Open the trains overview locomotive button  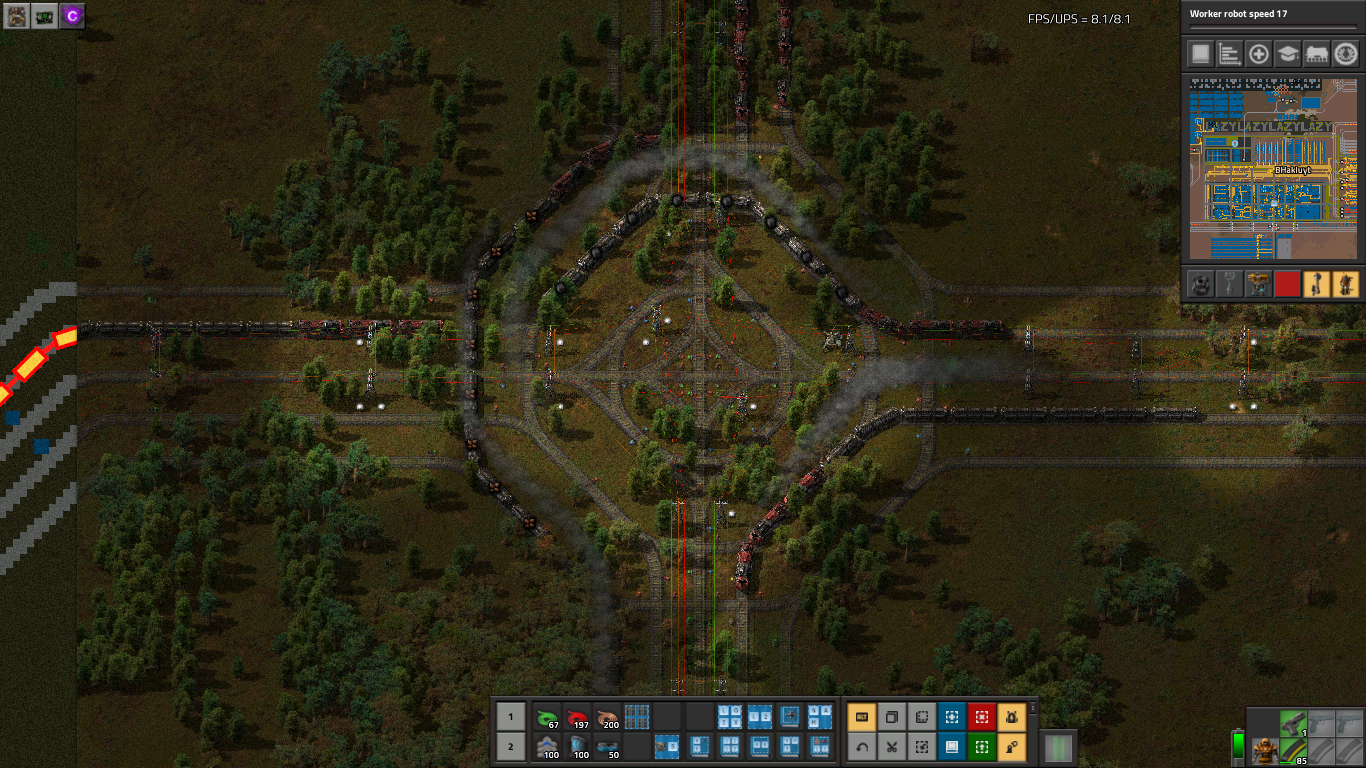[1317, 54]
